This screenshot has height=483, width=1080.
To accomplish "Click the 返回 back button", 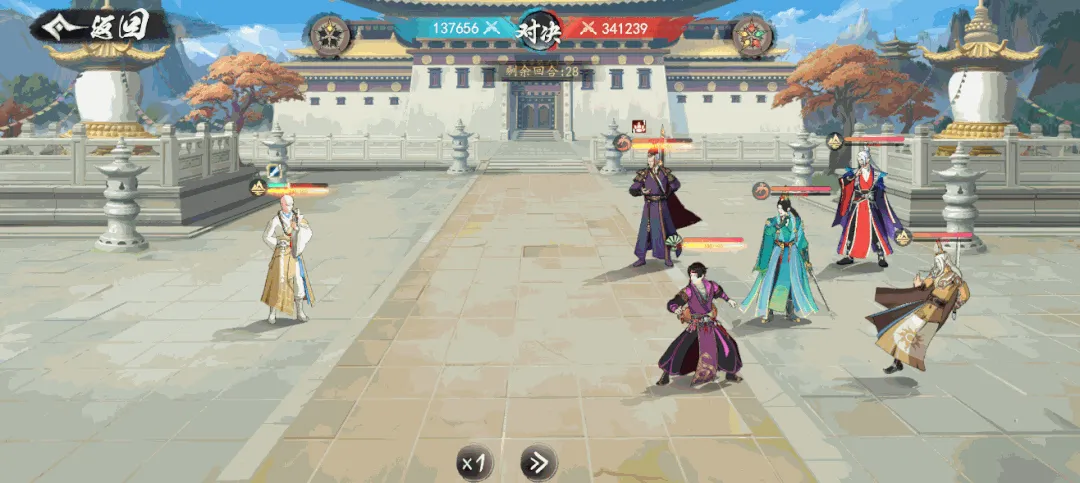I will click(x=100, y=26).
